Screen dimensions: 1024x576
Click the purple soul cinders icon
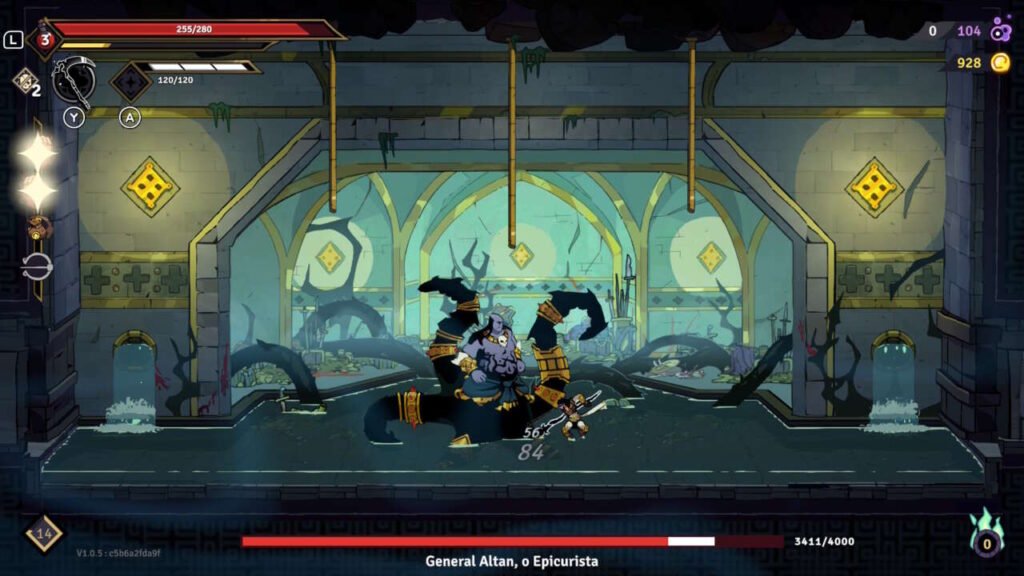1000,31
